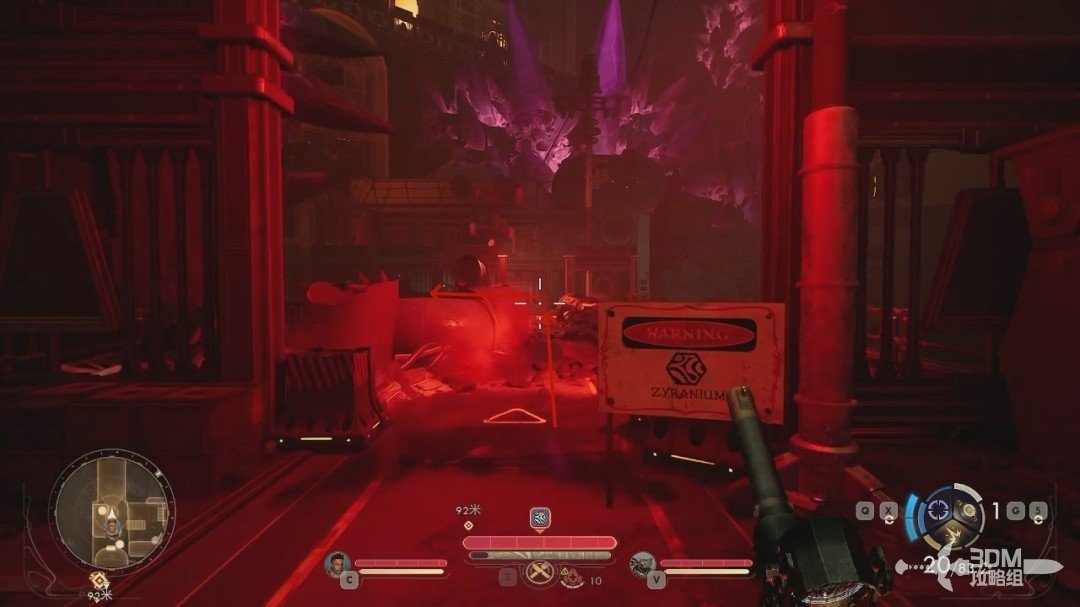Use the medkit item icon
1080x607 pixels.
572,577
